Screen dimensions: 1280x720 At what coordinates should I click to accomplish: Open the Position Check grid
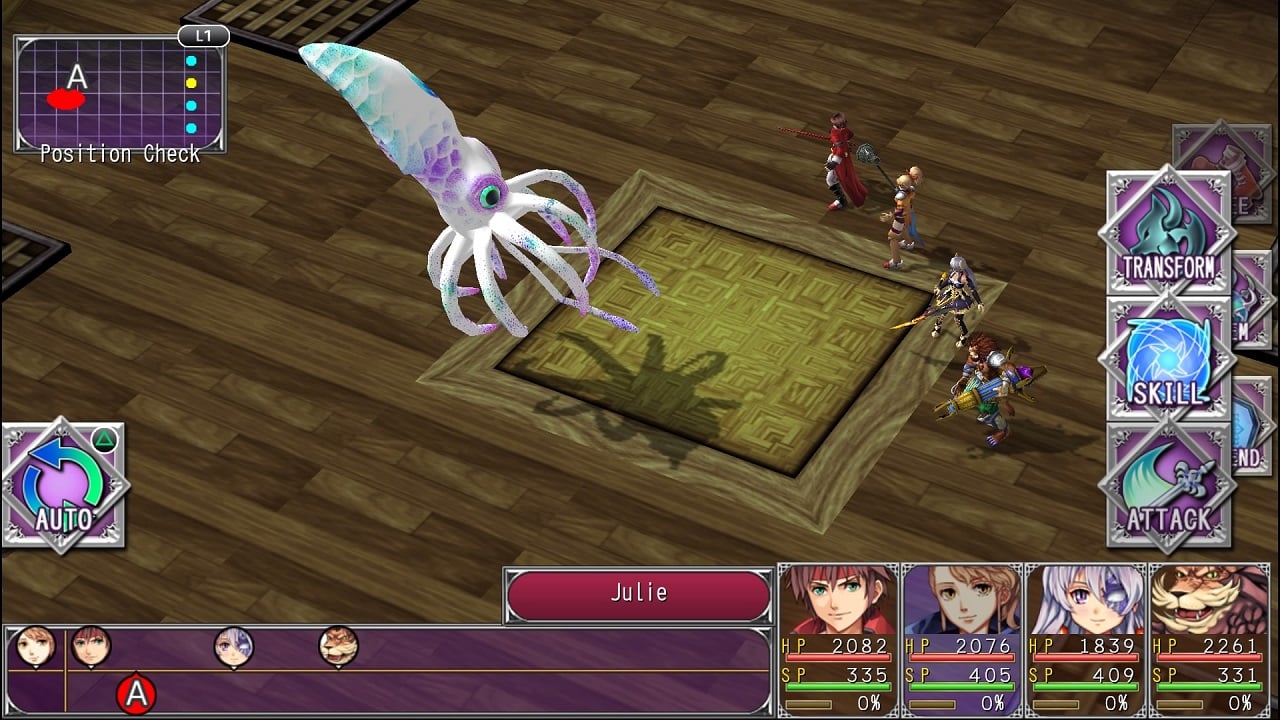point(120,95)
